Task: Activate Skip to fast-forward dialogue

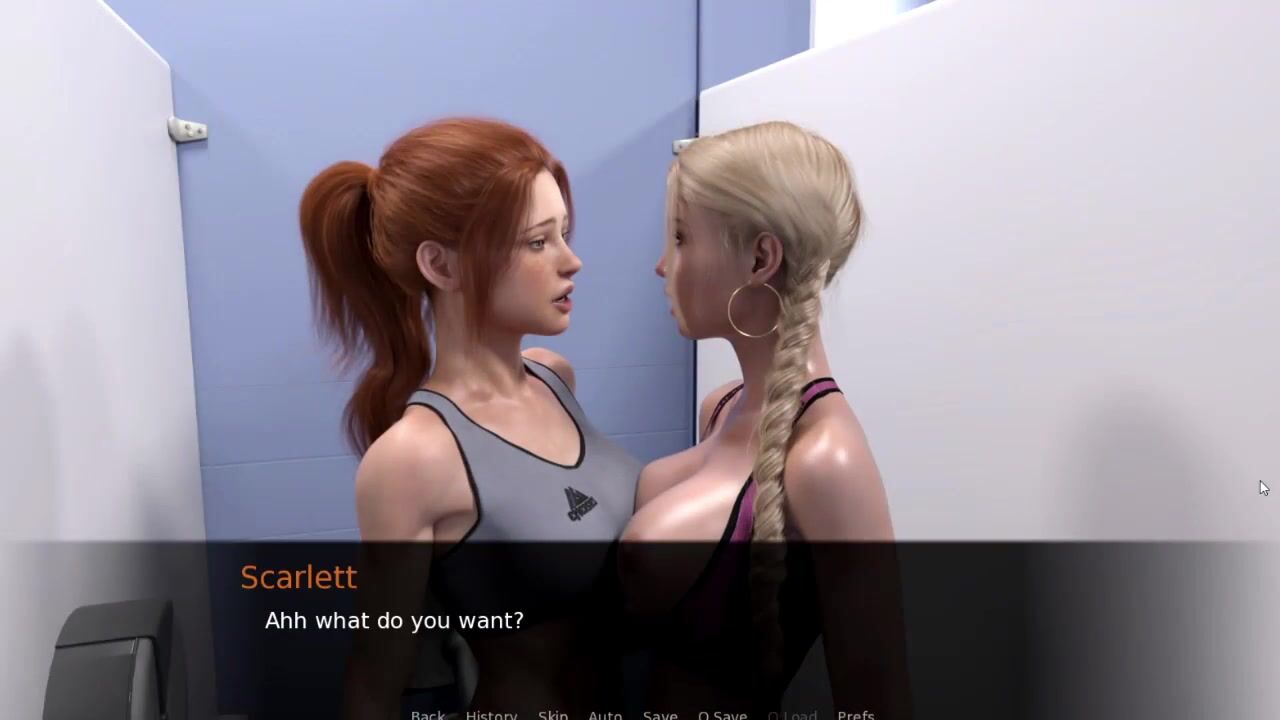Action: click(553, 714)
